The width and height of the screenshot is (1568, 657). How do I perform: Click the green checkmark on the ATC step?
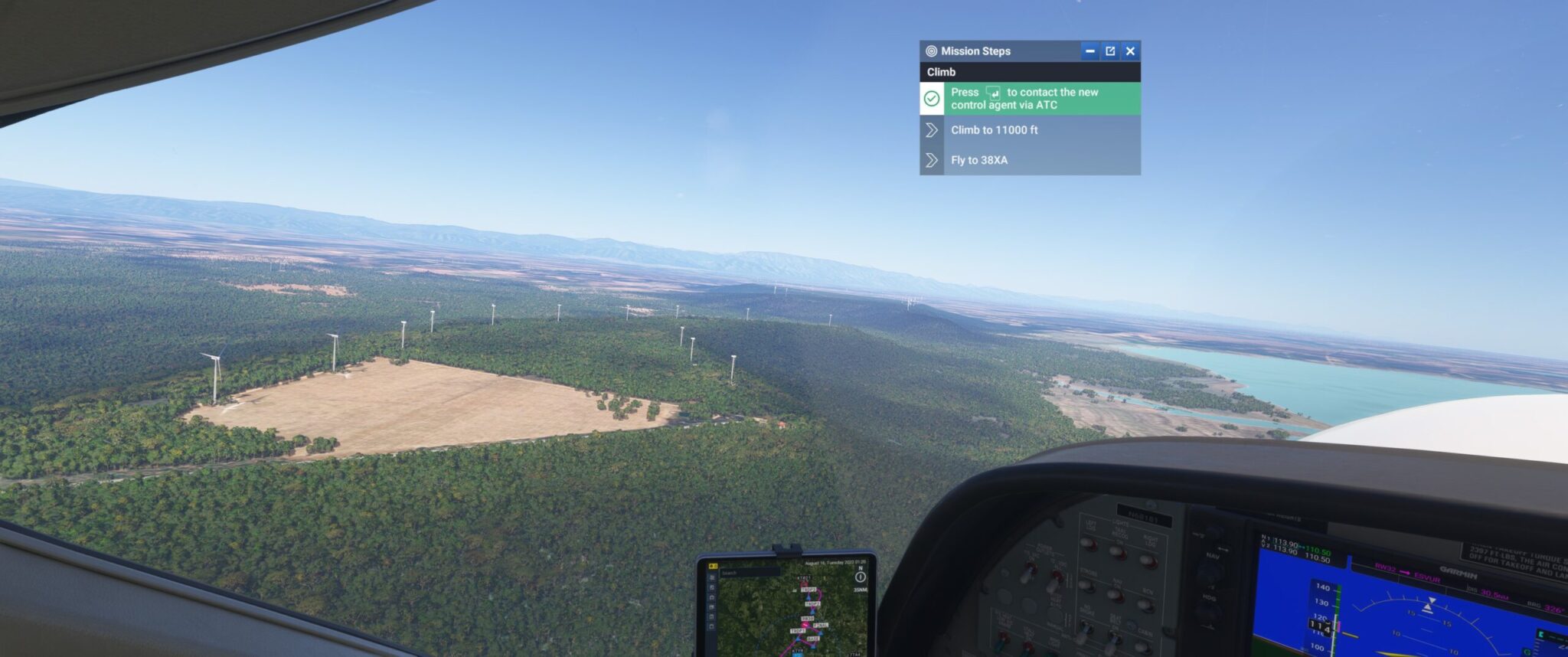click(x=932, y=100)
